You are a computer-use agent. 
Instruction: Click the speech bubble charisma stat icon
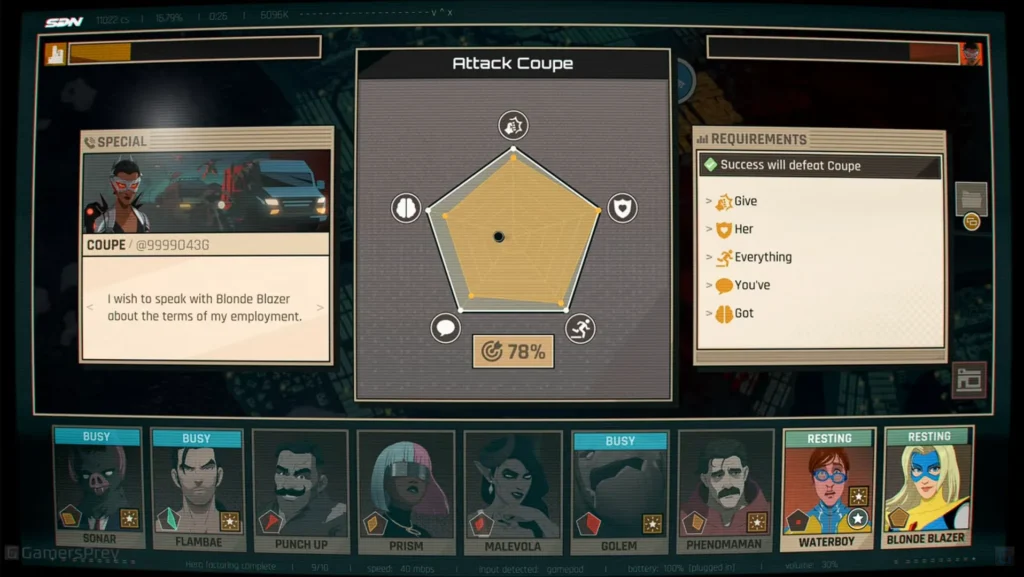[x=446, y=328]
